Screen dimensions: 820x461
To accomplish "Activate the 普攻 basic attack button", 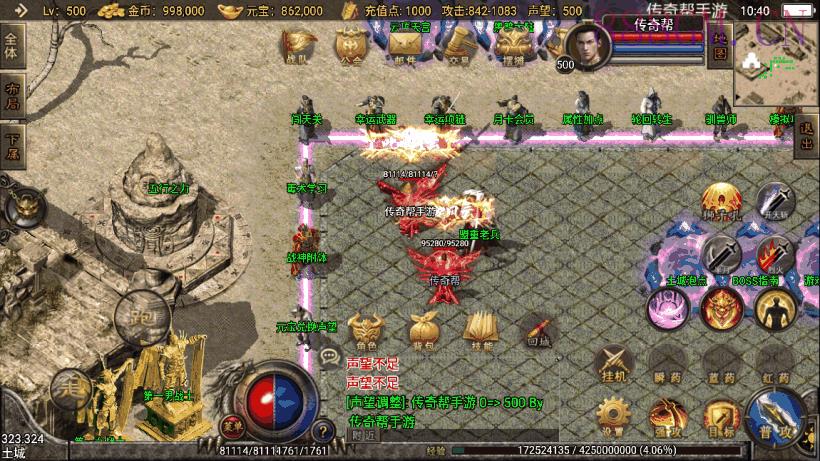I will pyautogui.click(x=776, y=418).
